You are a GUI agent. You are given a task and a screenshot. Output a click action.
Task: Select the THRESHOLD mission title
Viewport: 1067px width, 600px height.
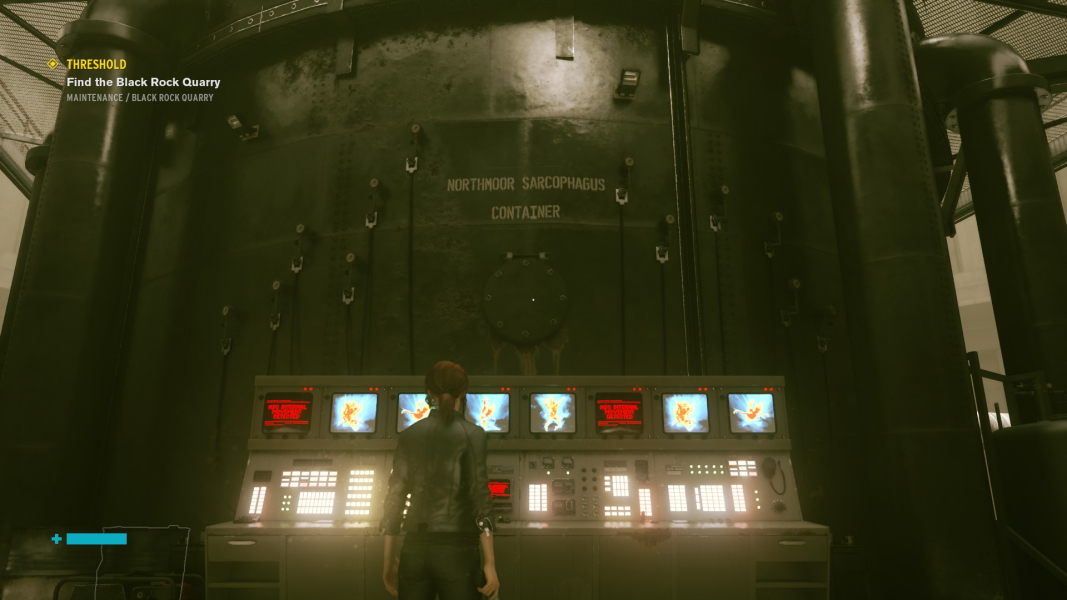[96, 64]
